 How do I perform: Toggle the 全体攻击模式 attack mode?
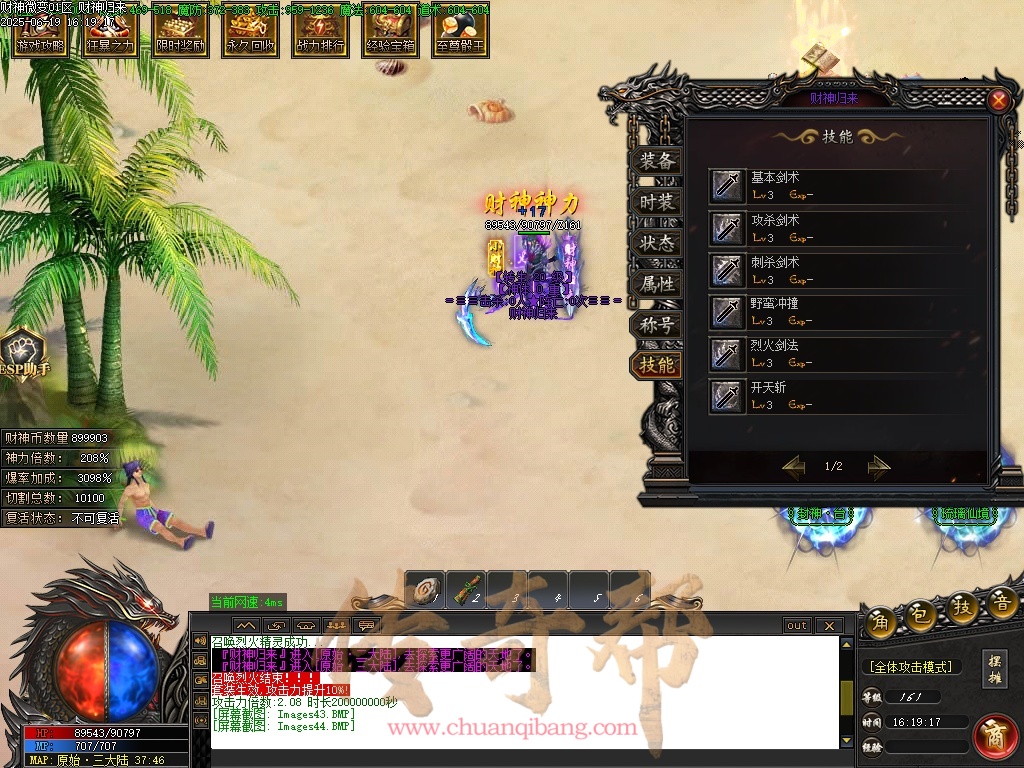click(910, 667)
